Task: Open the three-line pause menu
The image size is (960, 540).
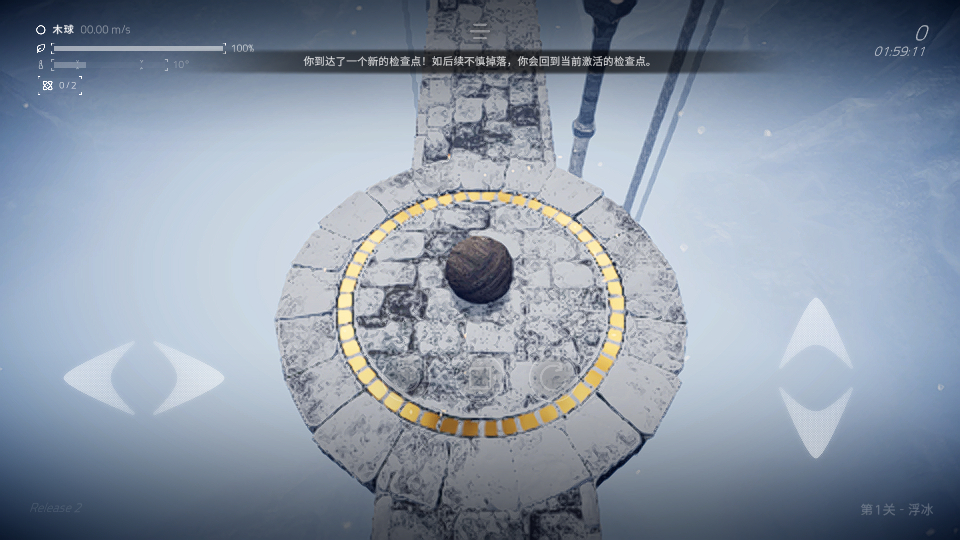Action: pyautogui.click(x=480, y=31)
